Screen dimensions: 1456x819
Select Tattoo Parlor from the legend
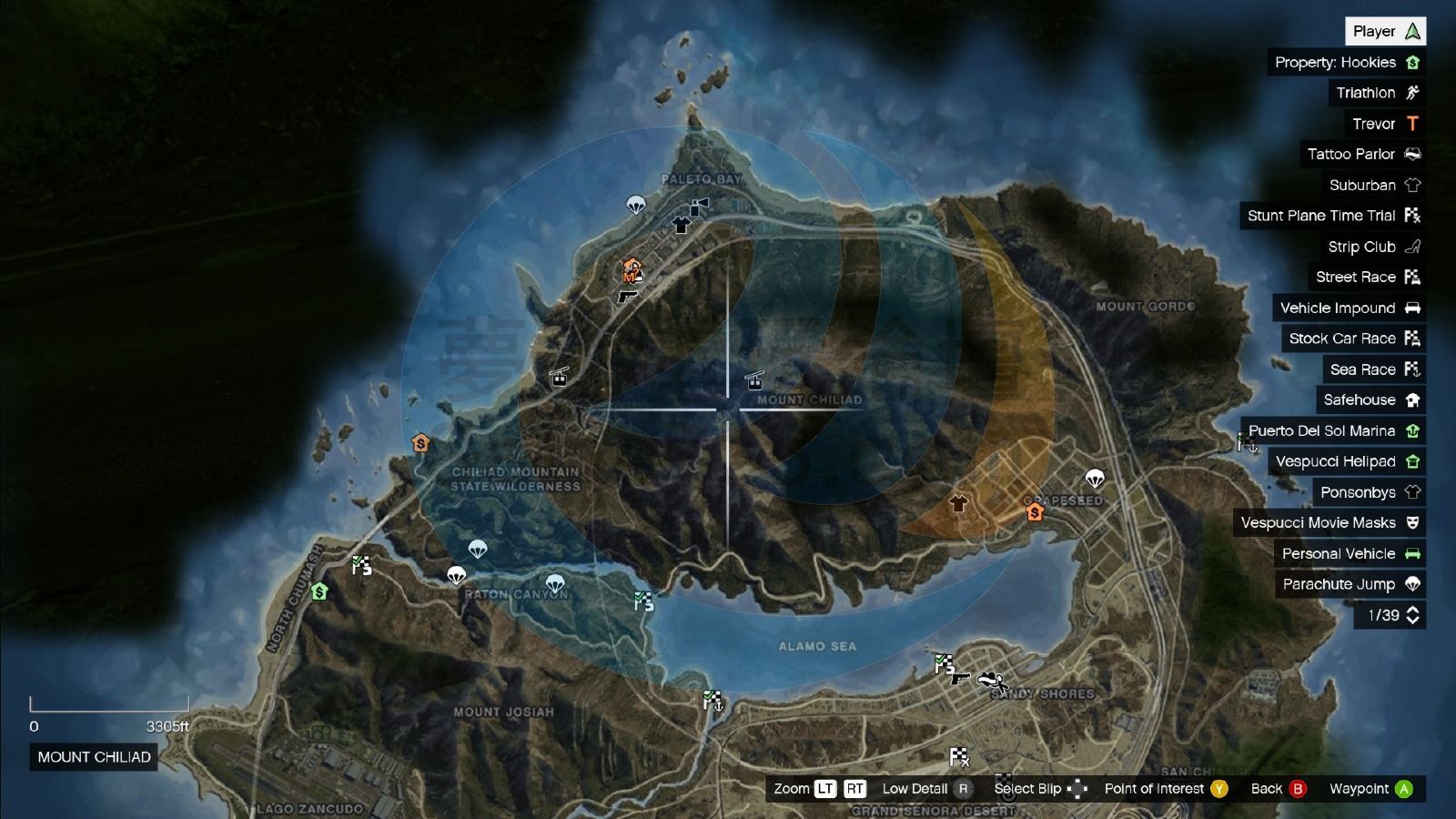(x=1362, y=154)
